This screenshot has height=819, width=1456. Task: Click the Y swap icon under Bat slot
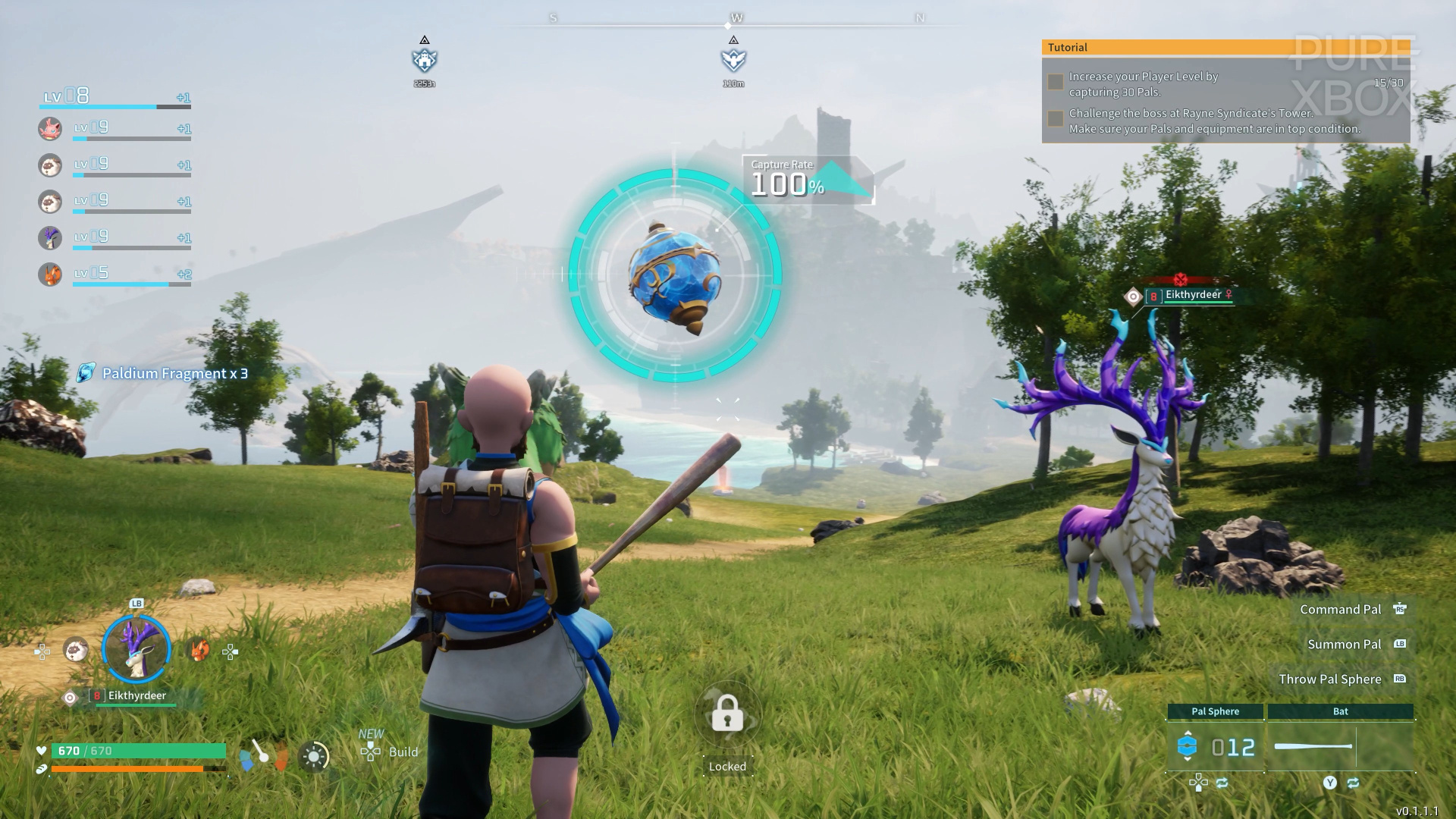[1330, 783]
